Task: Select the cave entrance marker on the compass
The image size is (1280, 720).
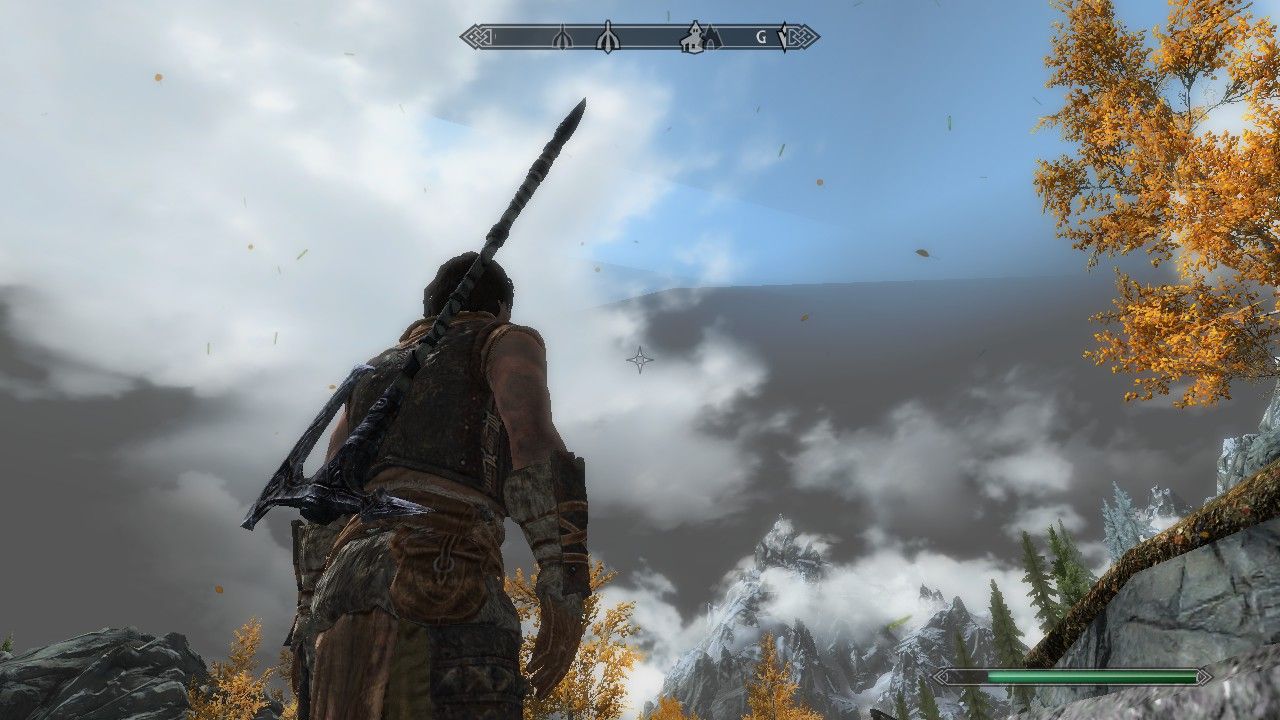Action: [711, 38]
